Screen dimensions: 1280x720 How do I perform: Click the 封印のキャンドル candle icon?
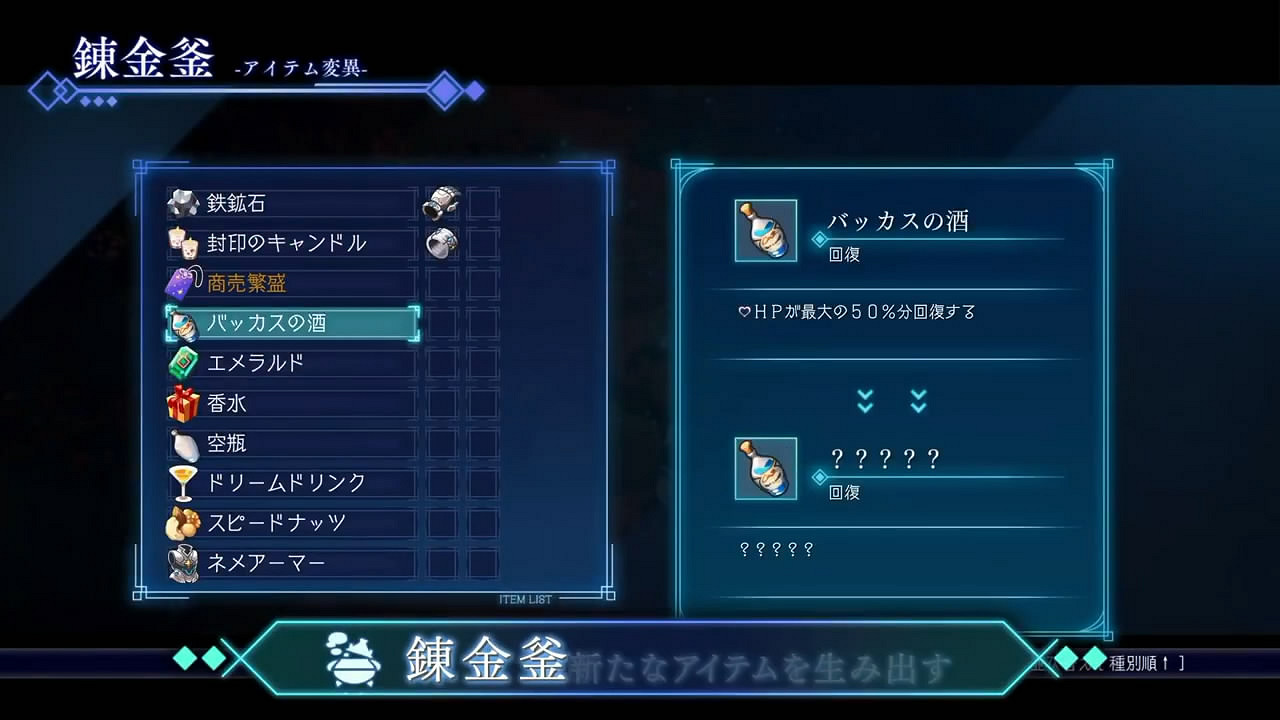click(182, 241)
